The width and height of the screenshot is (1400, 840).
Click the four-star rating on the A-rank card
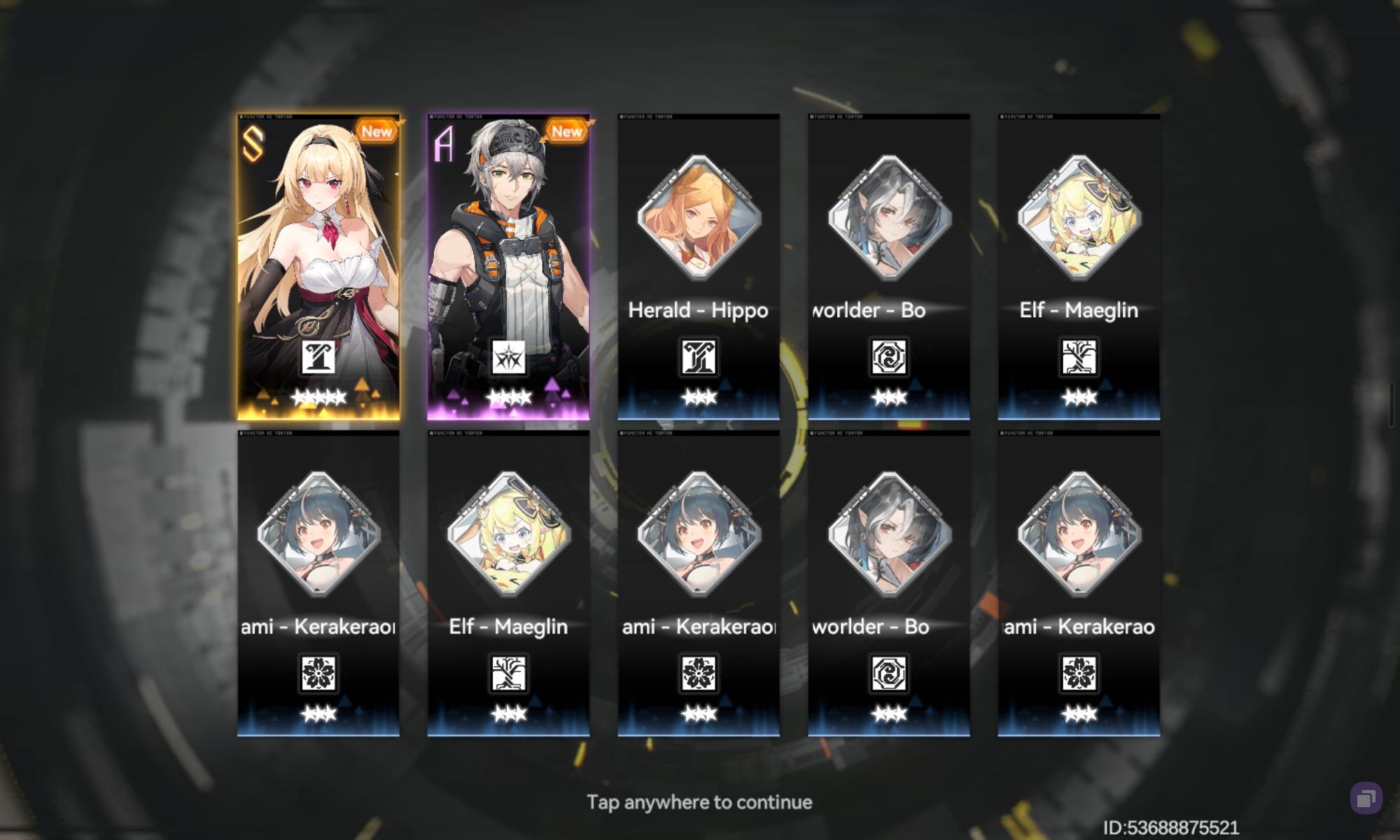pyautogui.click(x=509, y=399)
